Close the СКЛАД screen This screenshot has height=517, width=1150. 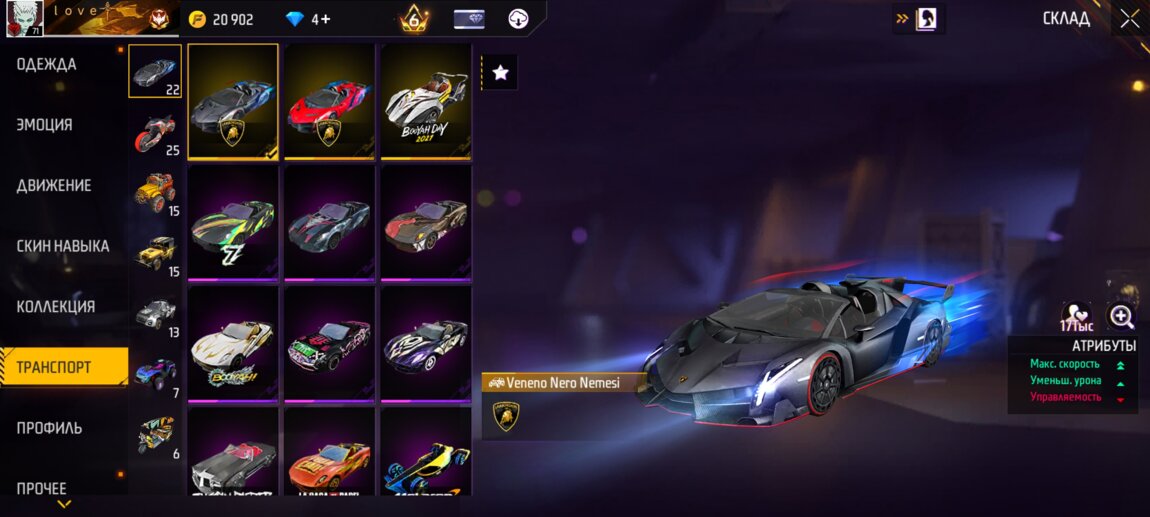(1129, 18)
